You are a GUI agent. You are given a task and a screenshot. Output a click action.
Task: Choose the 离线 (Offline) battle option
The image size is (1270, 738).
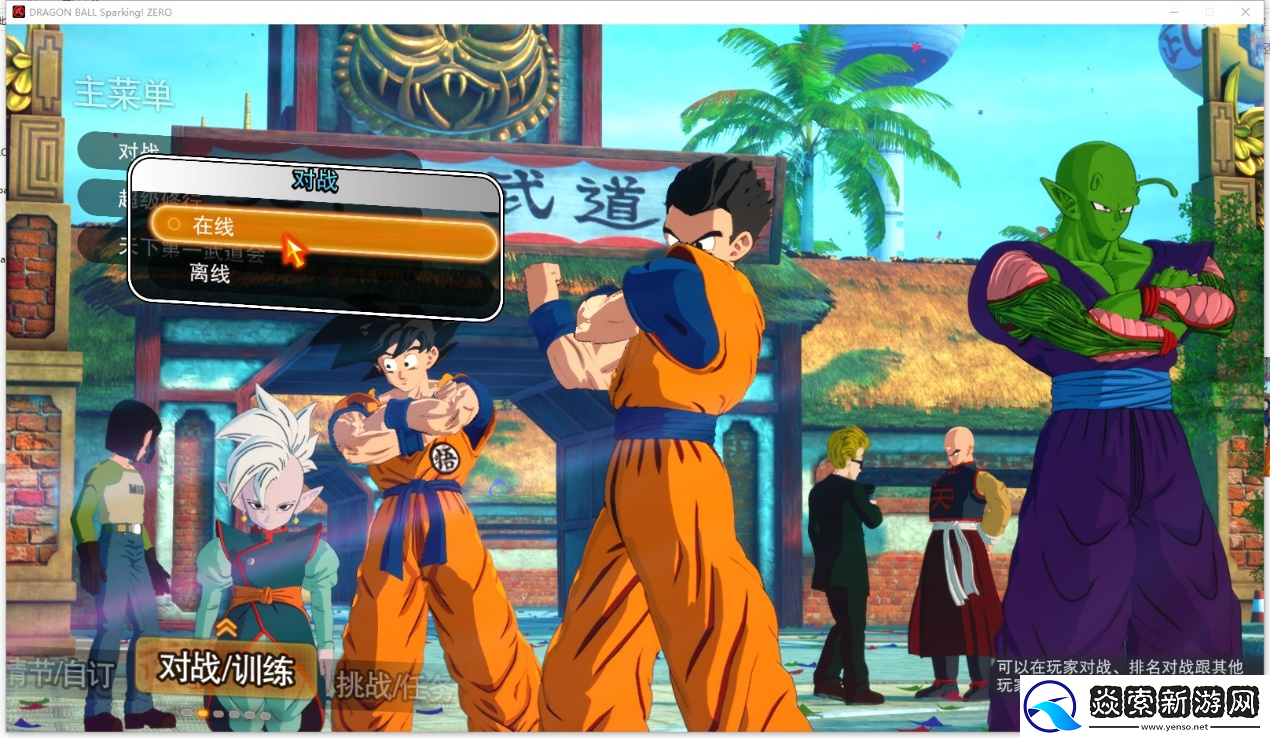210,274
